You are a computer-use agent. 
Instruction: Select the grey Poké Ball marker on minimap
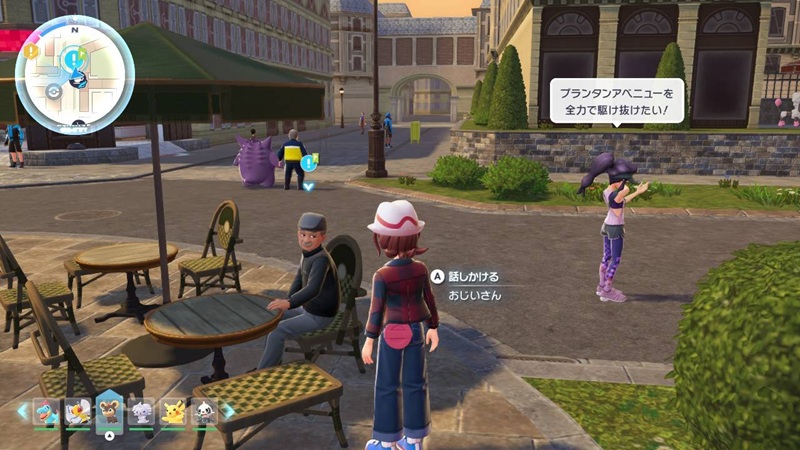pyautogui.click(x=54, y=91)
